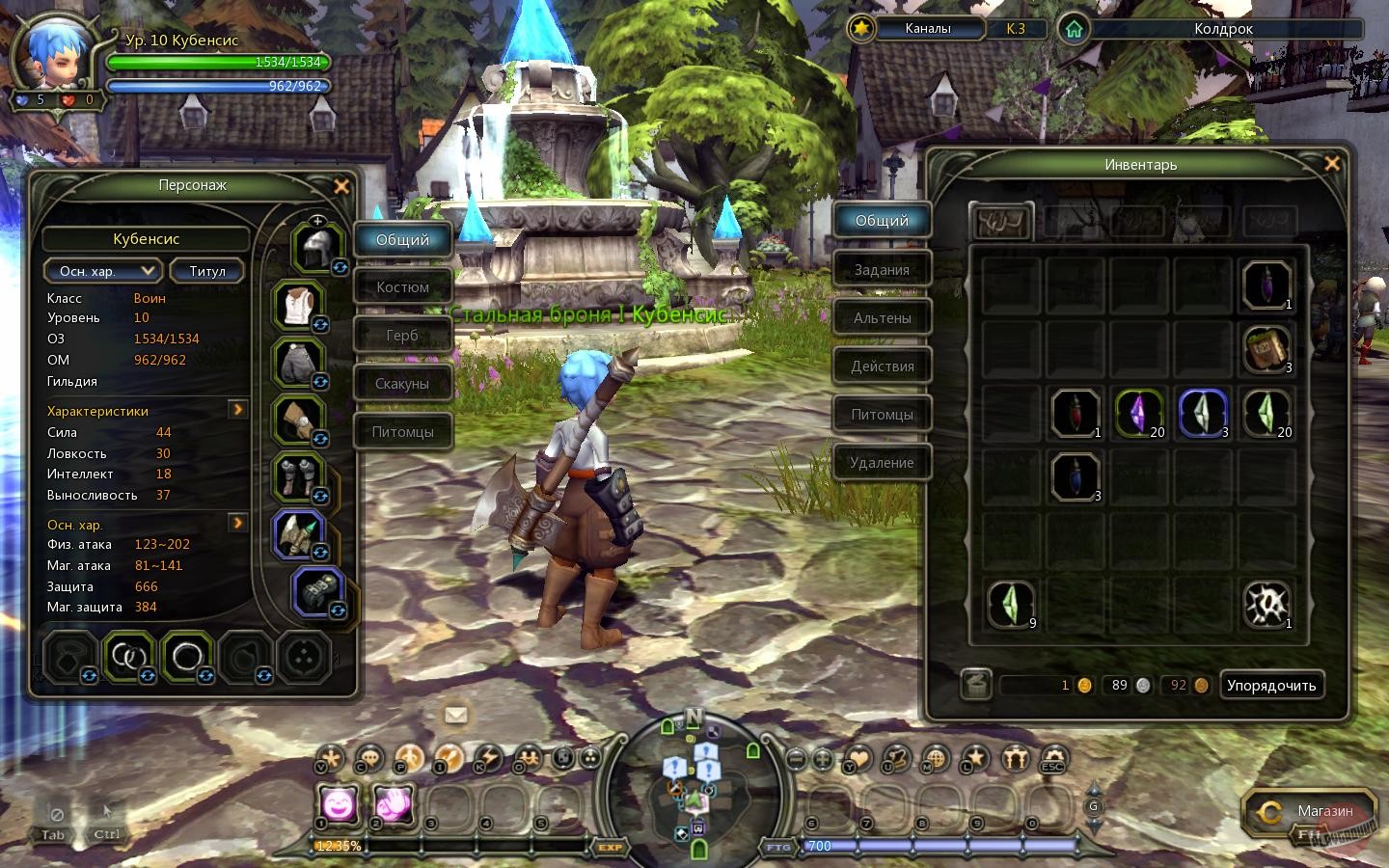Switch to the Костюм tab
This screenshot has height=868, width=1389.
tap(402, 286)
